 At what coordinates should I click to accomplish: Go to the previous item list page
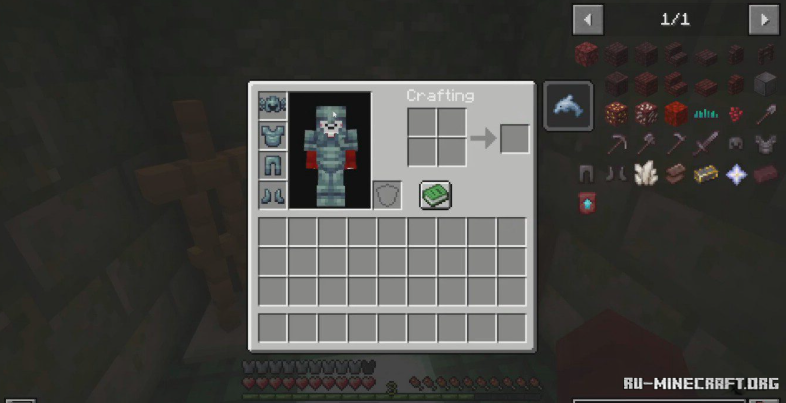(x=588, y=19)
